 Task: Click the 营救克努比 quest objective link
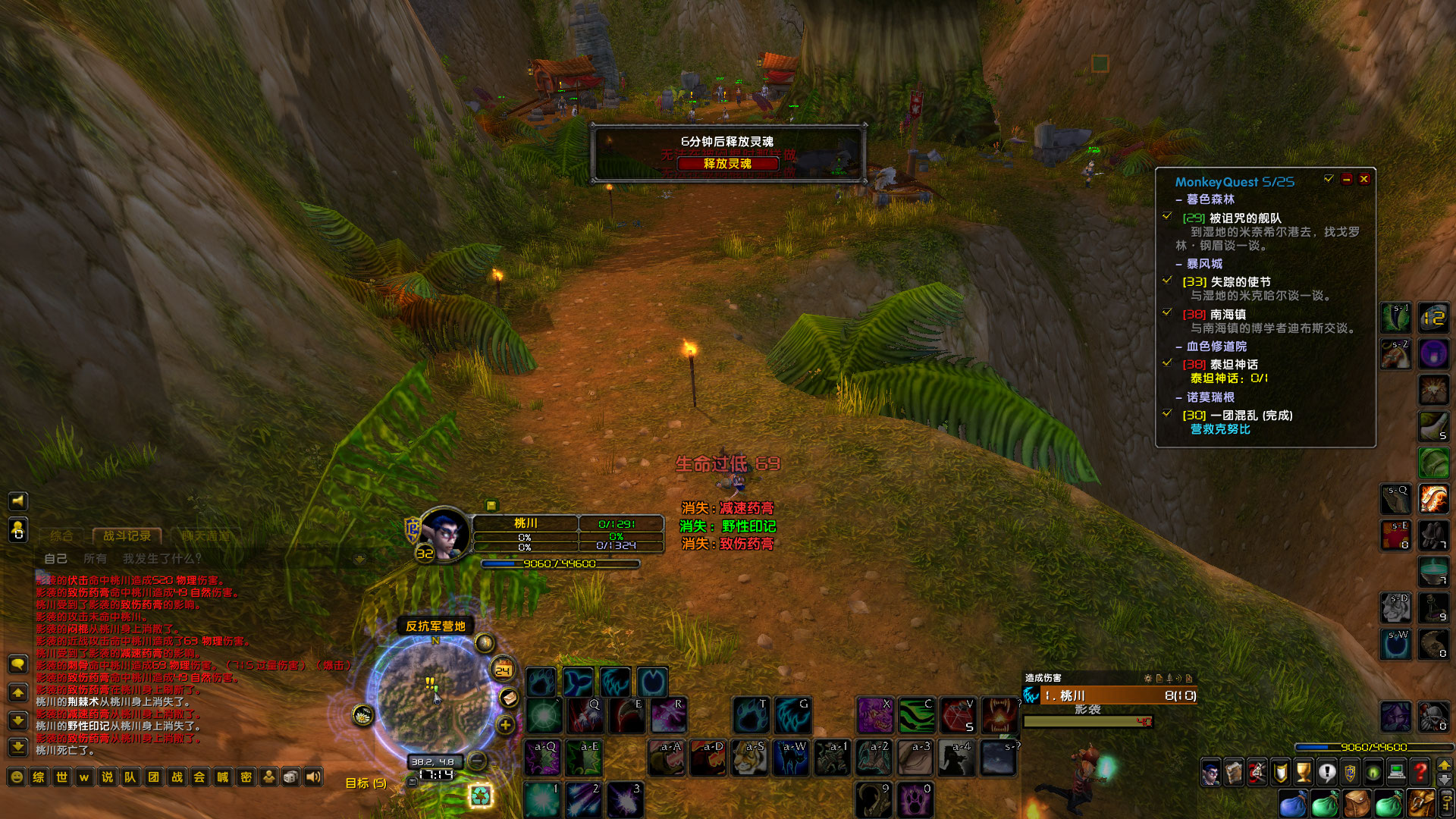(x=1220, y=429)
